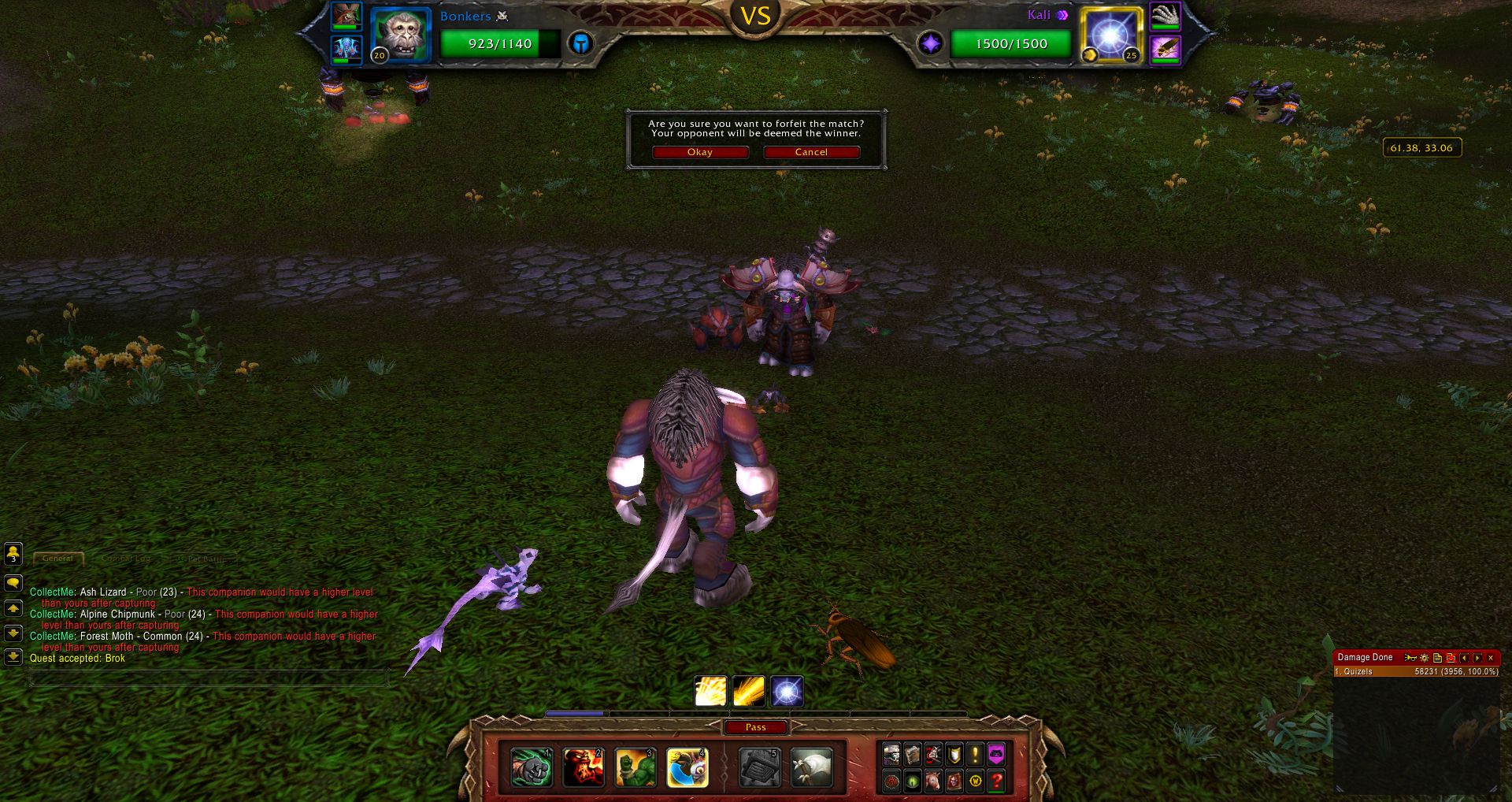Switch to the Combat Log tab

click(125, 559)
